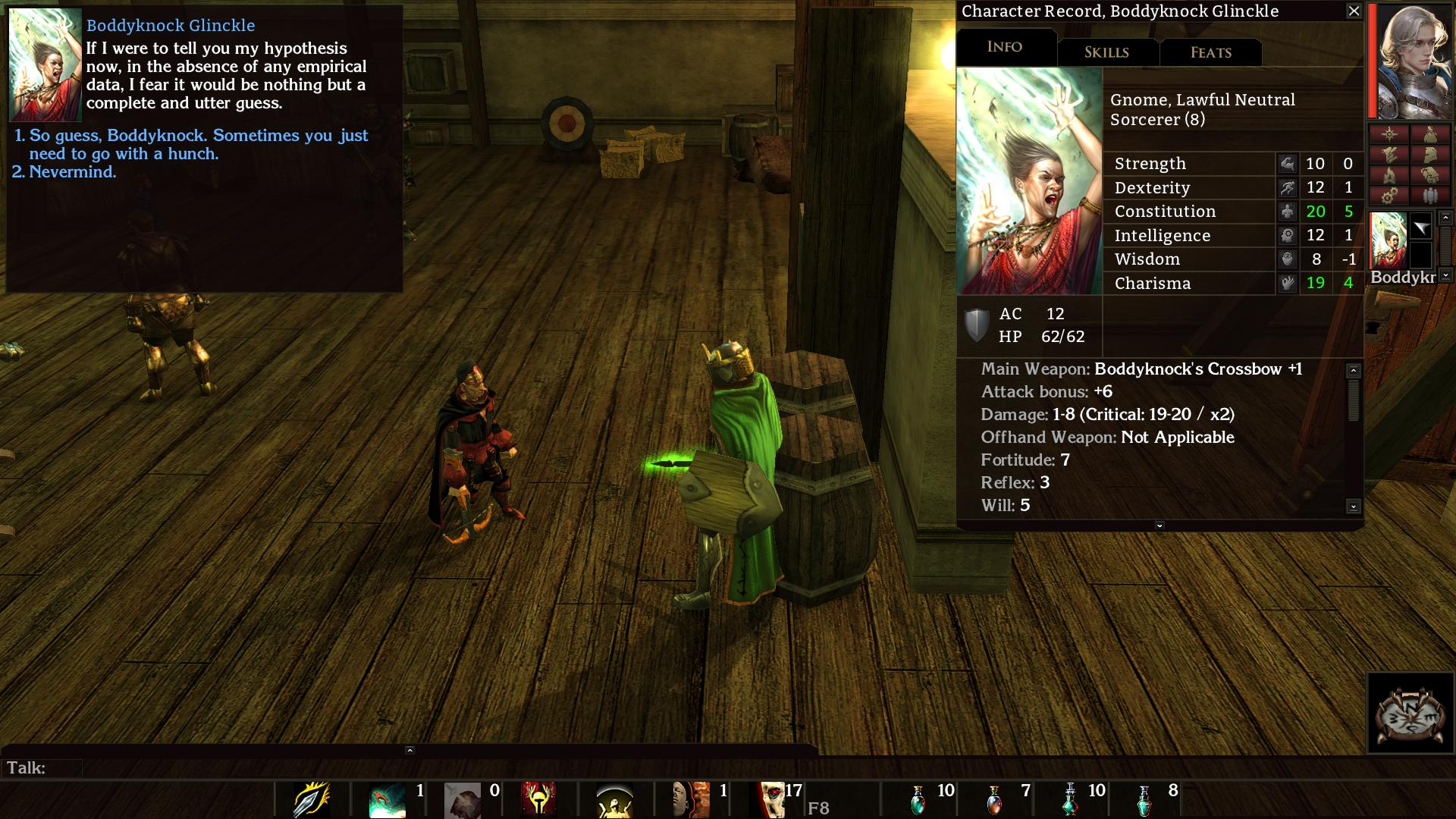Close the Character Record window

(1354, 11)
